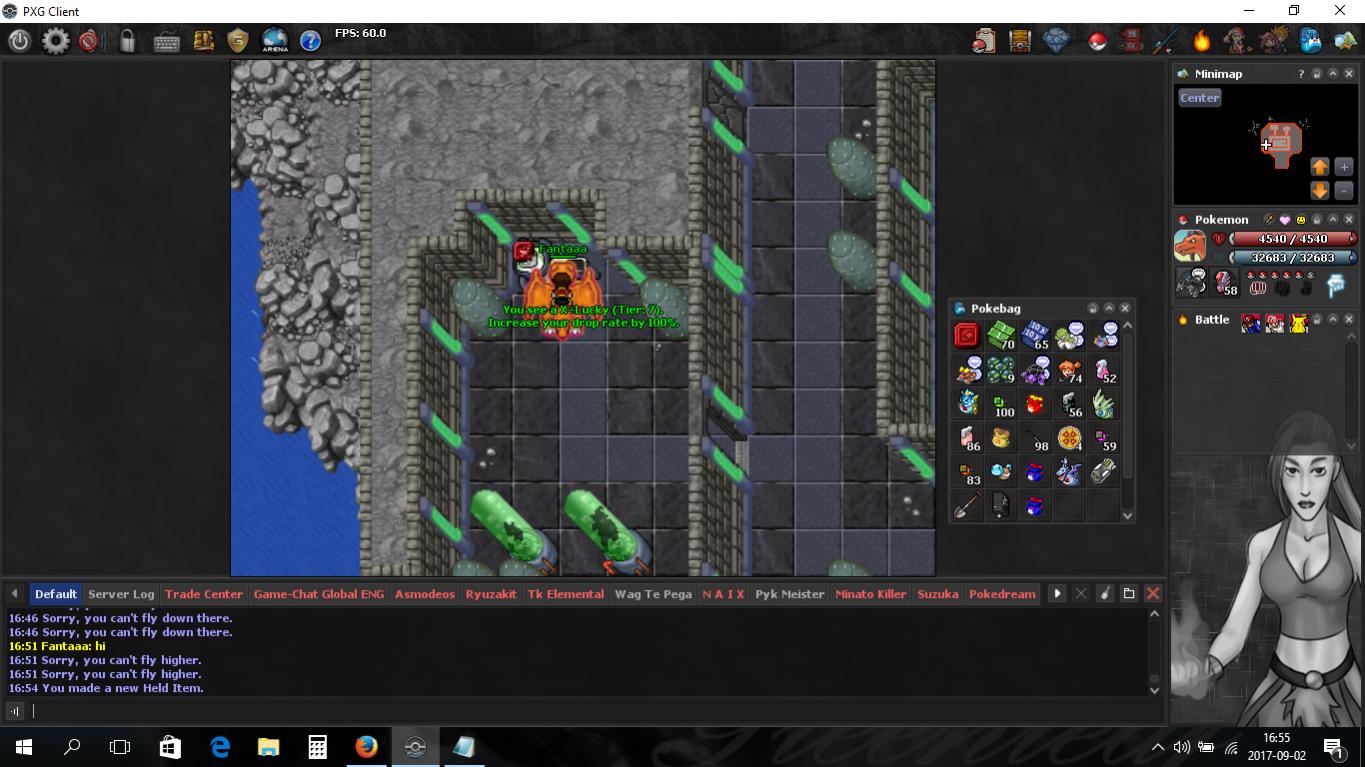The image size is (1365, 767).
Task: Click the keyboard hotkeys icon
Action: pyautogui.click(x=166, y=41)
